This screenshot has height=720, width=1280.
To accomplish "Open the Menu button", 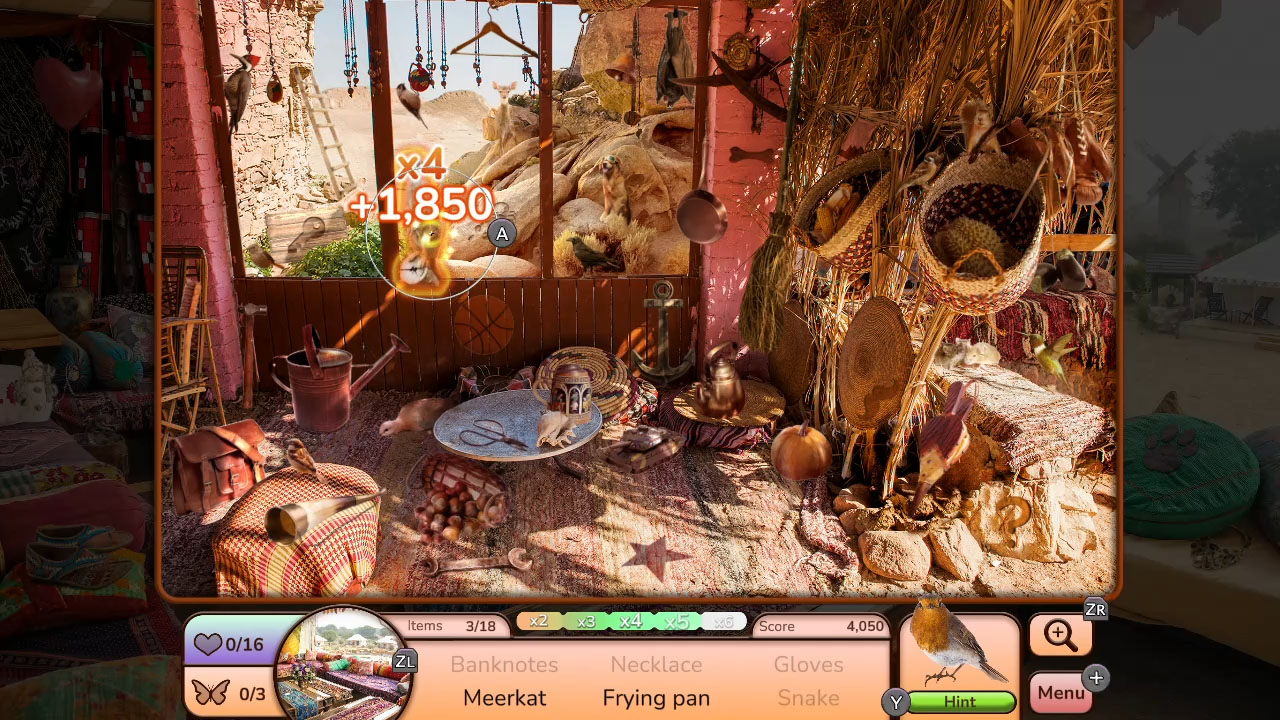I will (x=1062, y=691).
